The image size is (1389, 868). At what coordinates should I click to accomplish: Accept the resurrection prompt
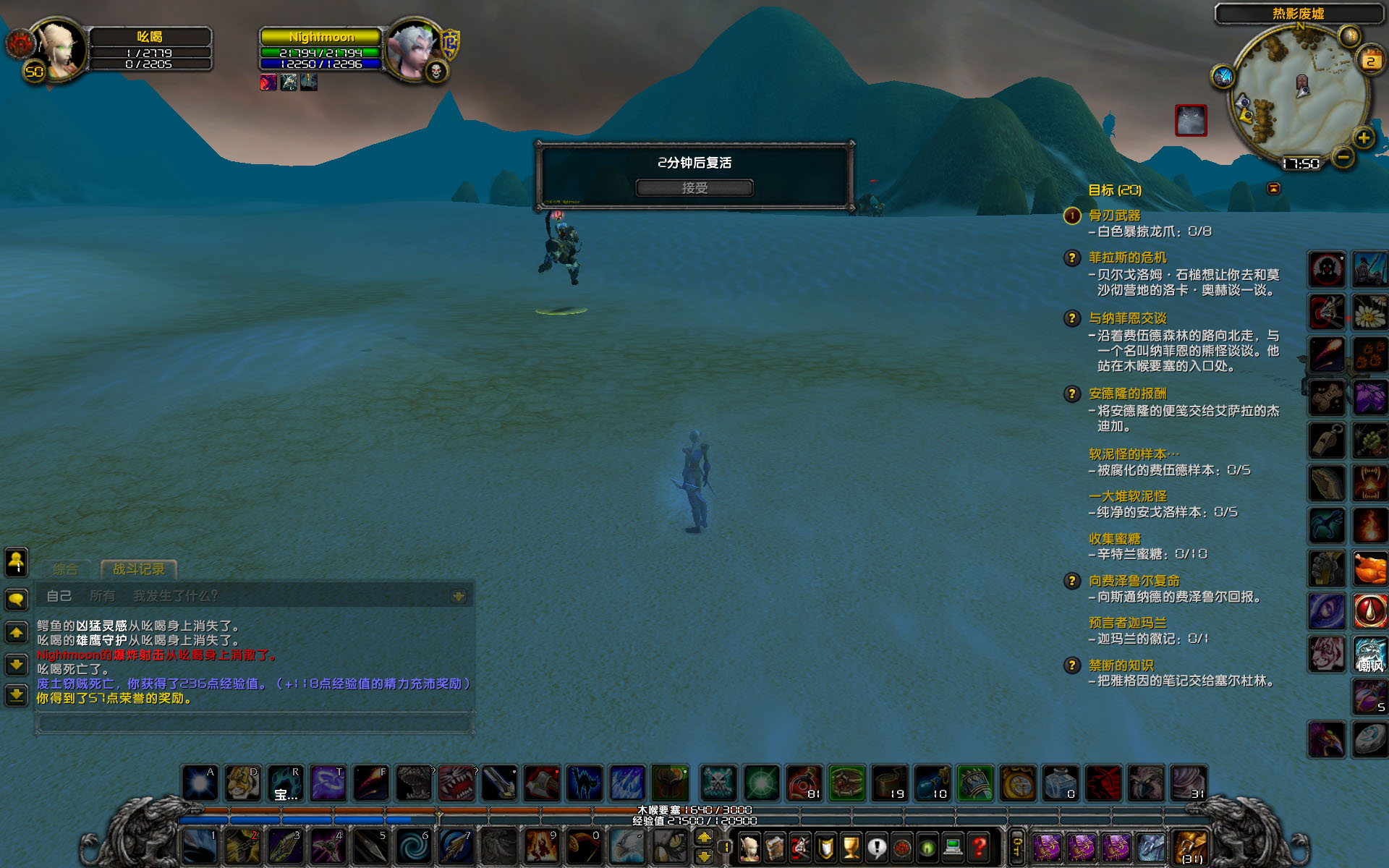click(694, 188)
